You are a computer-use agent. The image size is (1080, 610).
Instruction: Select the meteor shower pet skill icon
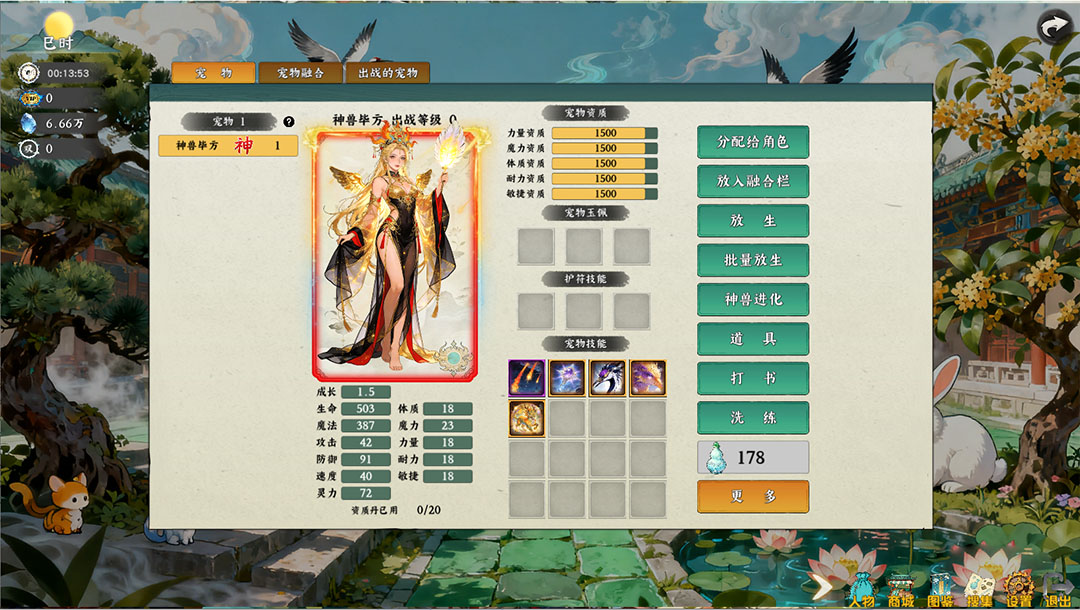point(527,378)
